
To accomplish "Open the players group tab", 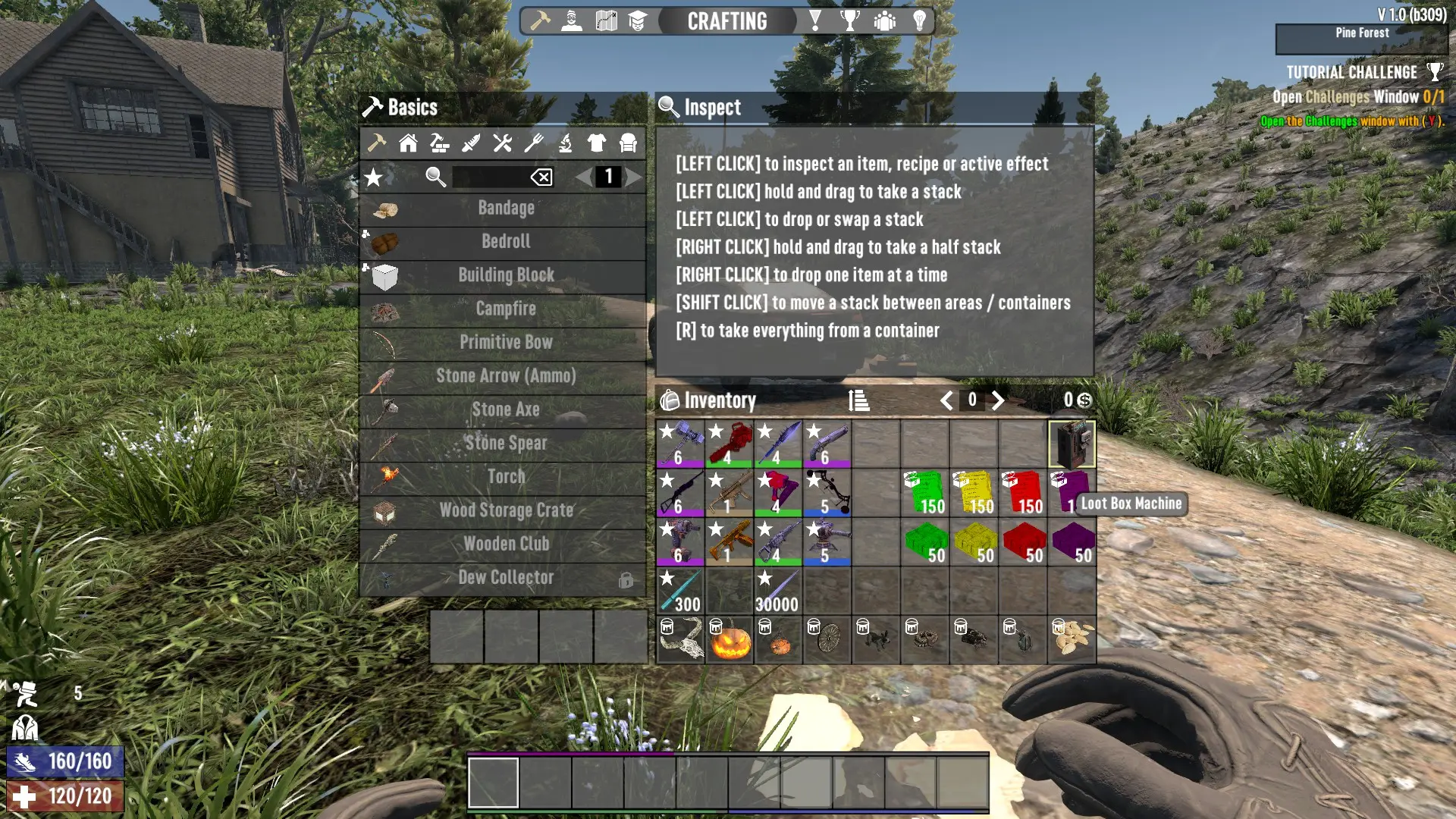I will coord(884,20).
